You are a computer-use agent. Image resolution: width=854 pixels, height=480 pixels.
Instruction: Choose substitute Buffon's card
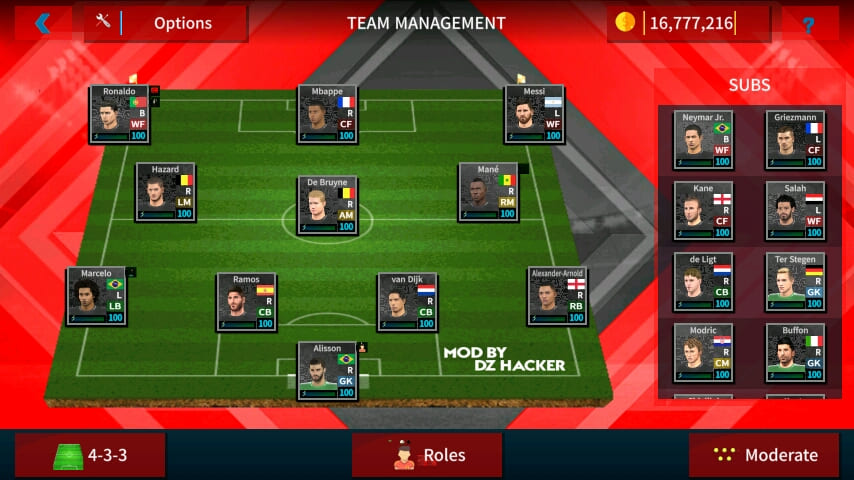click(x=796, y=353)
